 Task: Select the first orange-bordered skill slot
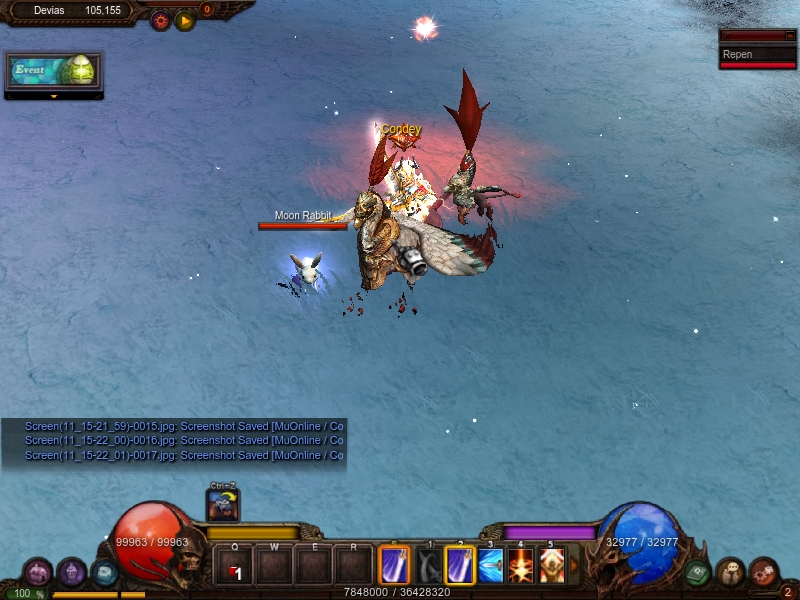coord(394,566)
